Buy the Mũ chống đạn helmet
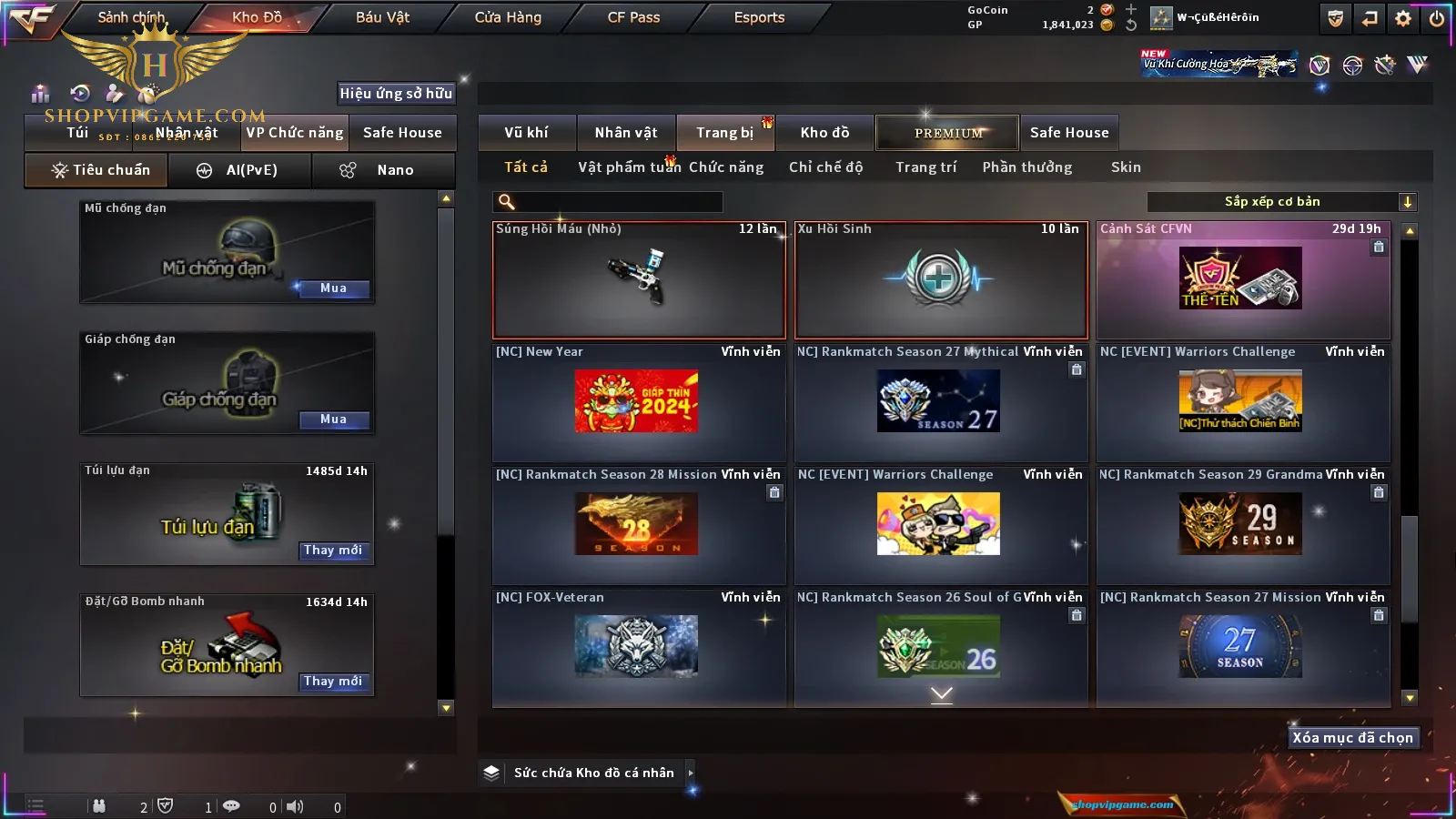Viewport: 1456px width, 819px height. (333, 288)
